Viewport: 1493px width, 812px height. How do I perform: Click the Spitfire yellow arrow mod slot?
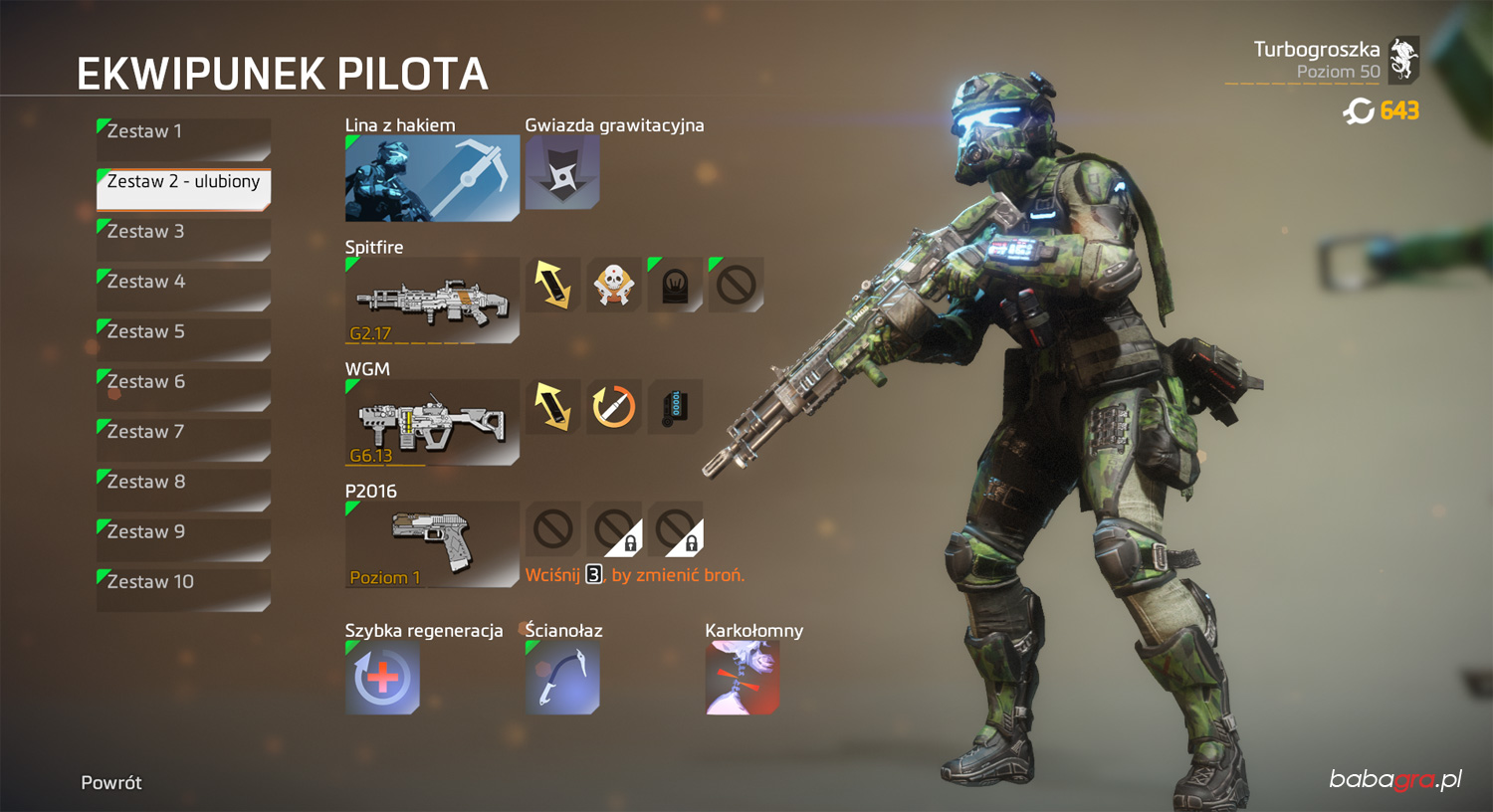552,285
